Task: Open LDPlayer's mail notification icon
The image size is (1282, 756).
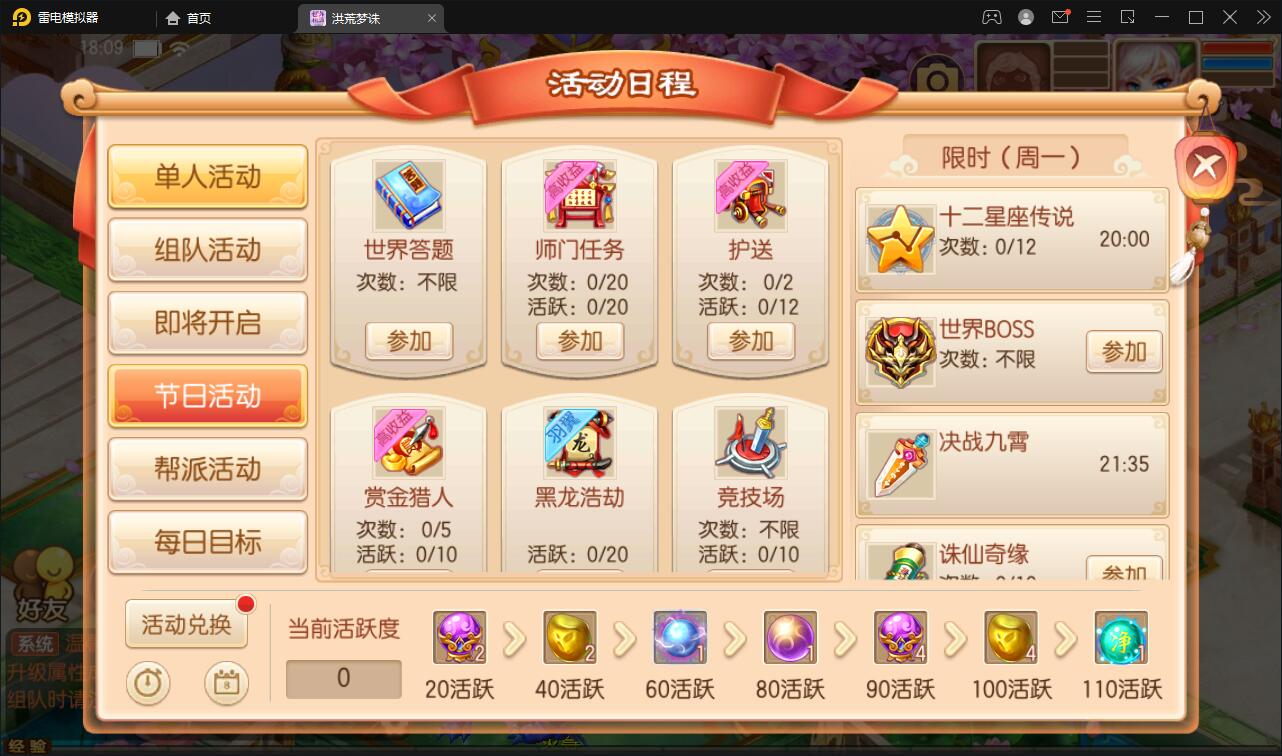Action: point(1060,17)
